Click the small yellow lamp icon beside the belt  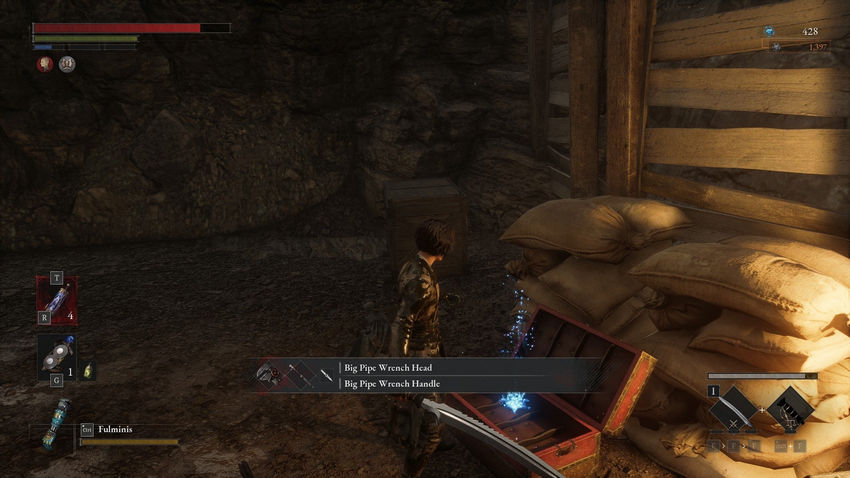(x=89, y=371)
